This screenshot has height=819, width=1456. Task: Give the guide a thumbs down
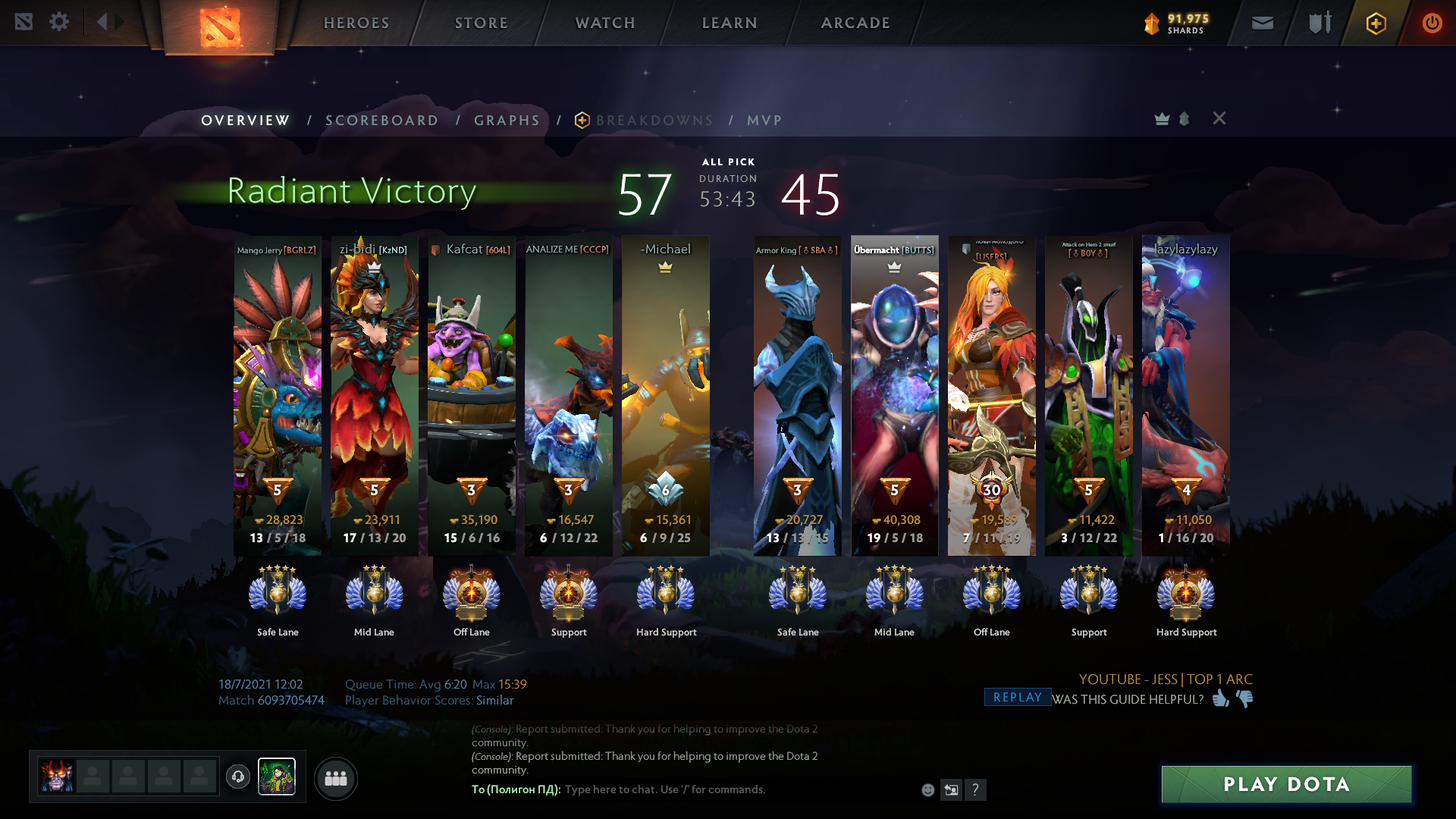click(x=1245, y=698)
